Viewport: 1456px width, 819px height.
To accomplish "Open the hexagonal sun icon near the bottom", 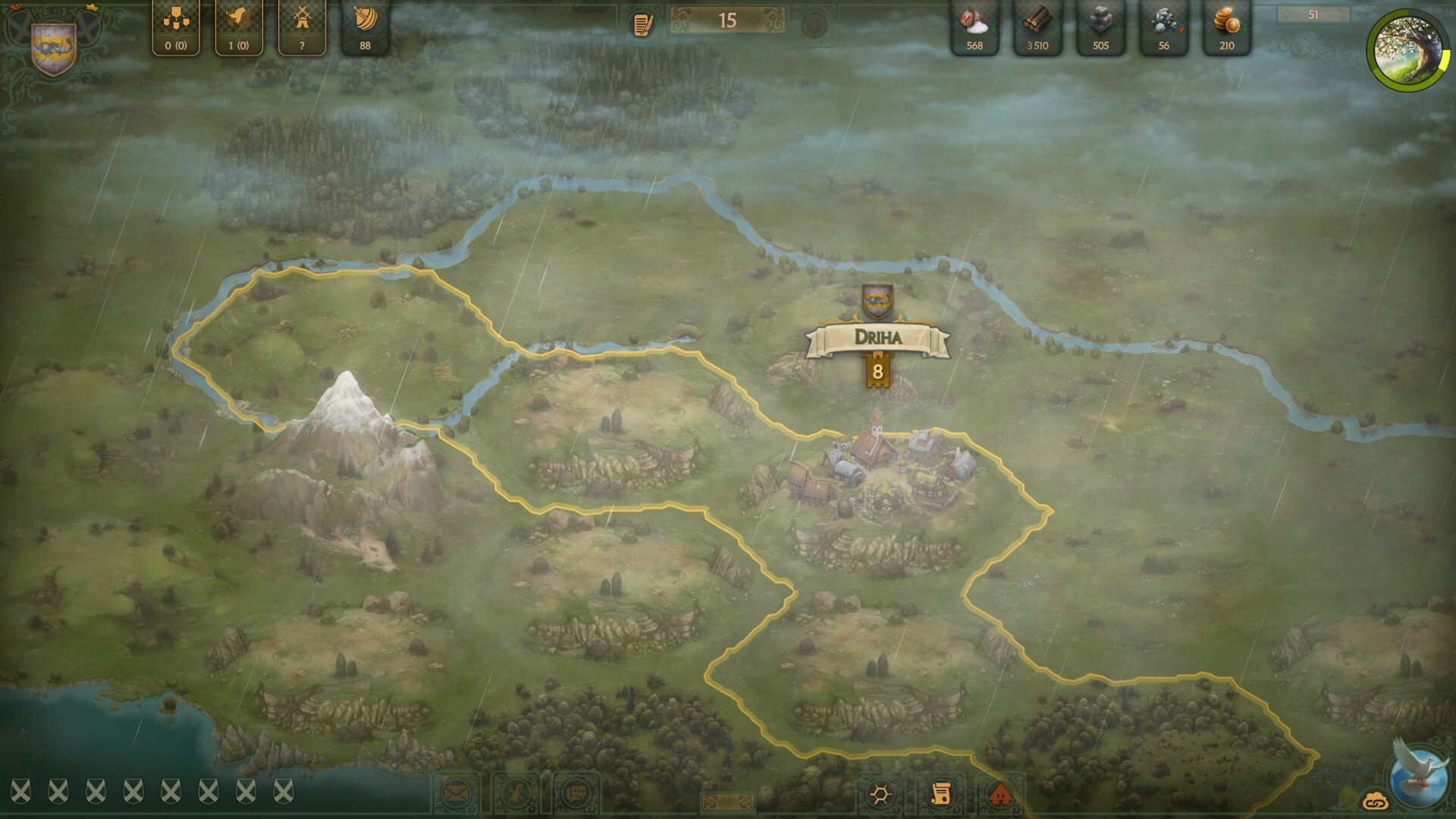I will click(881, 793).
